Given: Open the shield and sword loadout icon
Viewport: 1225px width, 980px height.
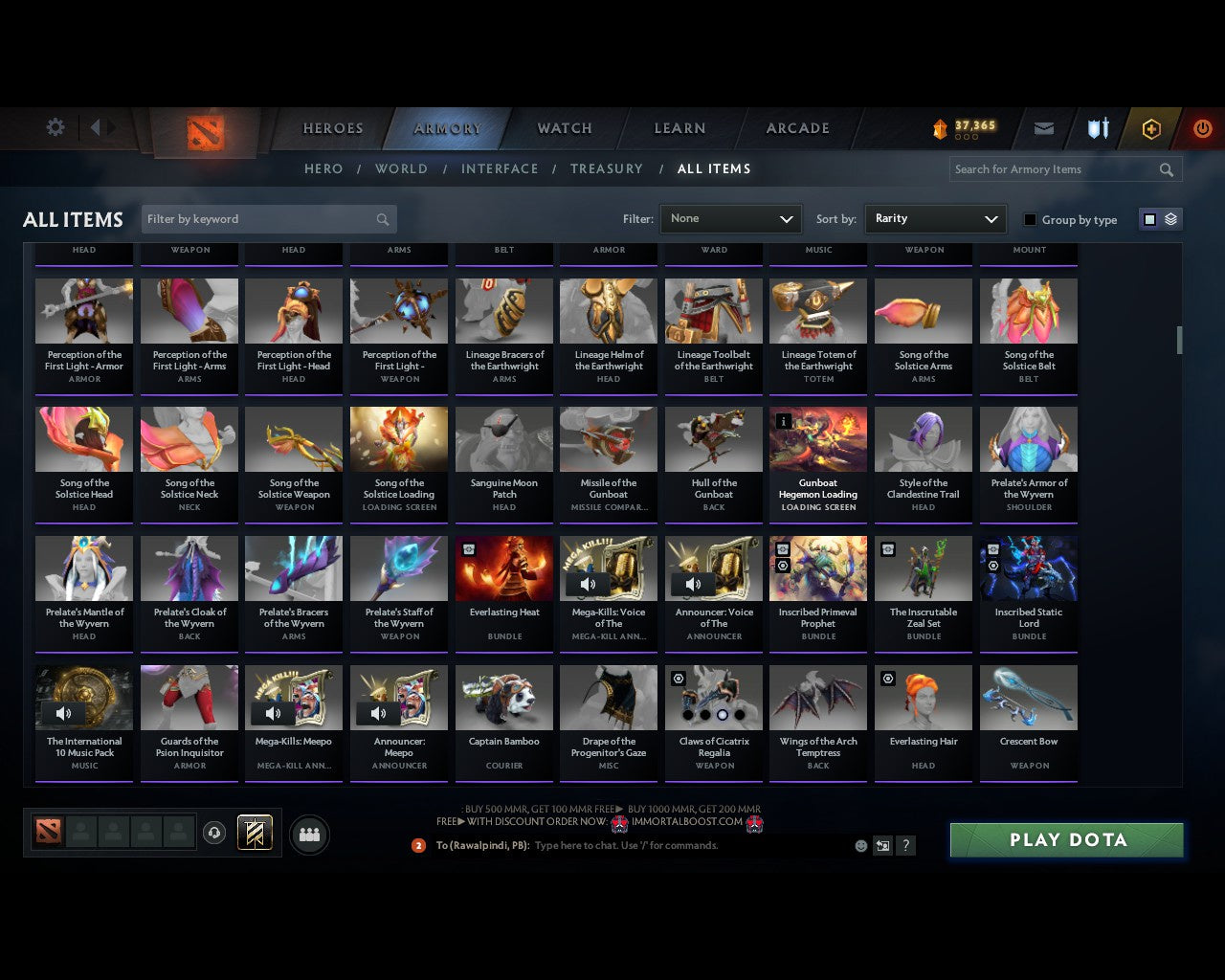Looking at the screenshot, I should coord(1097,126).
